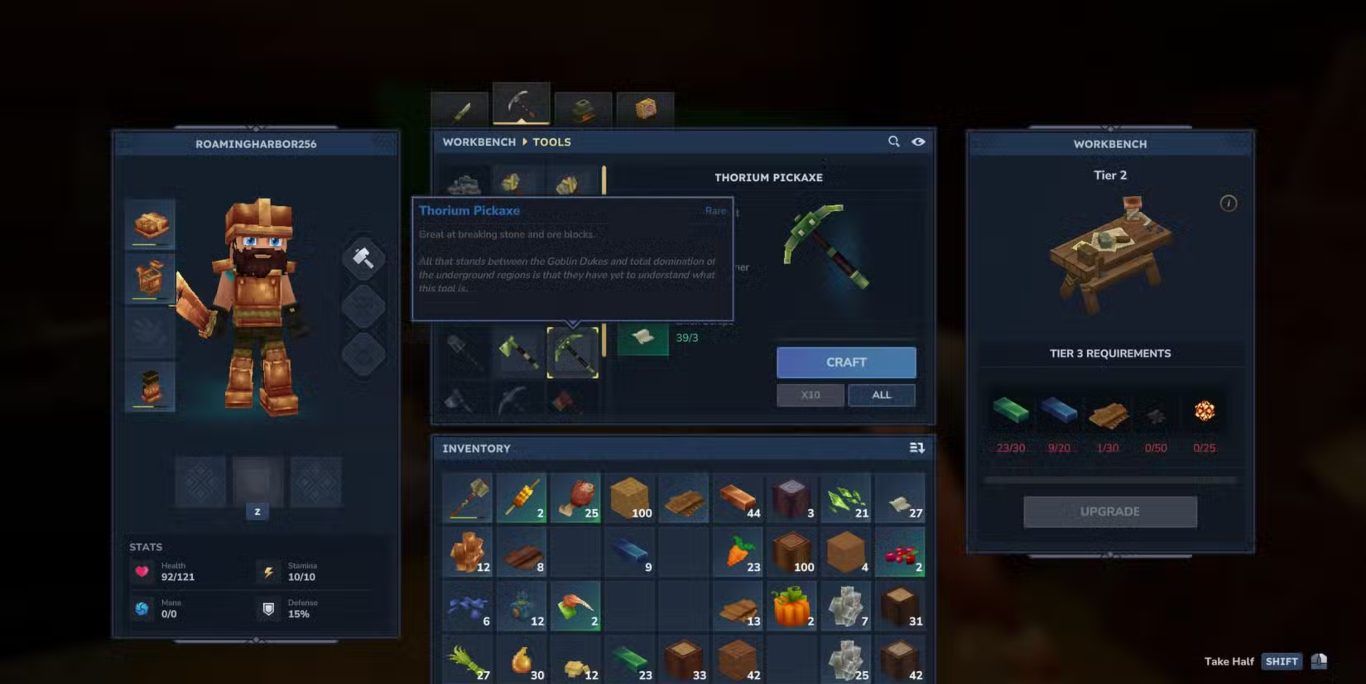Screen dimensions: 1366x684
Task: Choose the ALL craft quantity button
Action: click(881, 395)
